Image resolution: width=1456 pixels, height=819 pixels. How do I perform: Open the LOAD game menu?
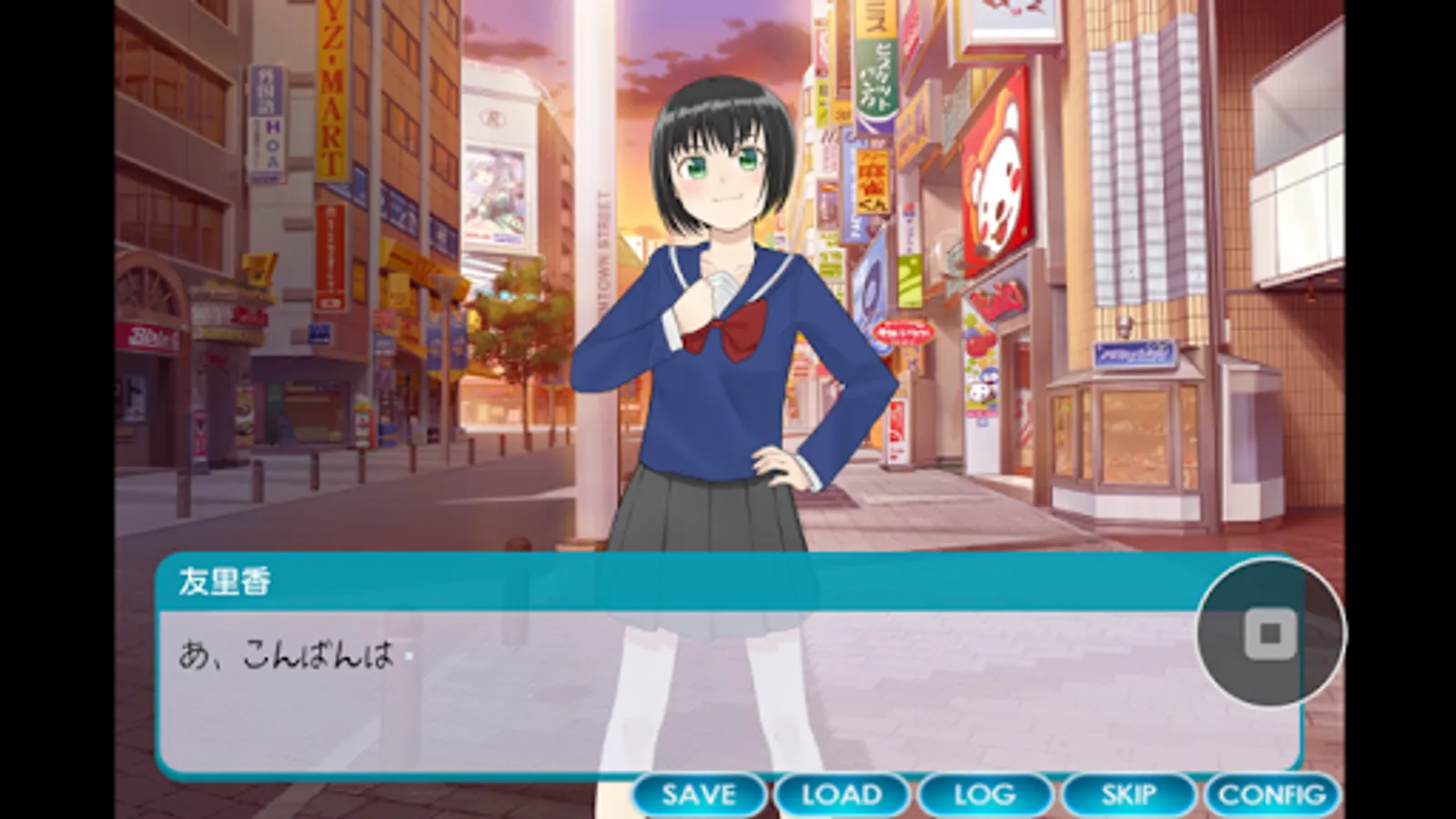[x=842, y=794]
